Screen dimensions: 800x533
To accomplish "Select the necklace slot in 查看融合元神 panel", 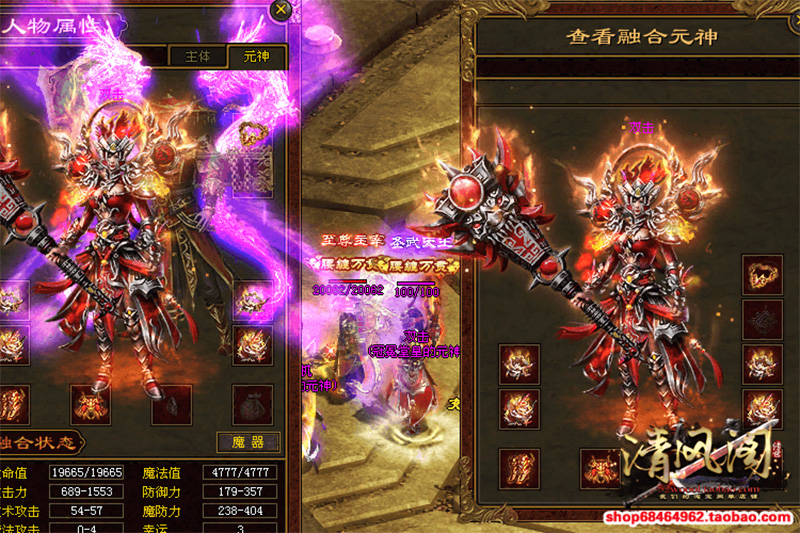I will point(762,275).
